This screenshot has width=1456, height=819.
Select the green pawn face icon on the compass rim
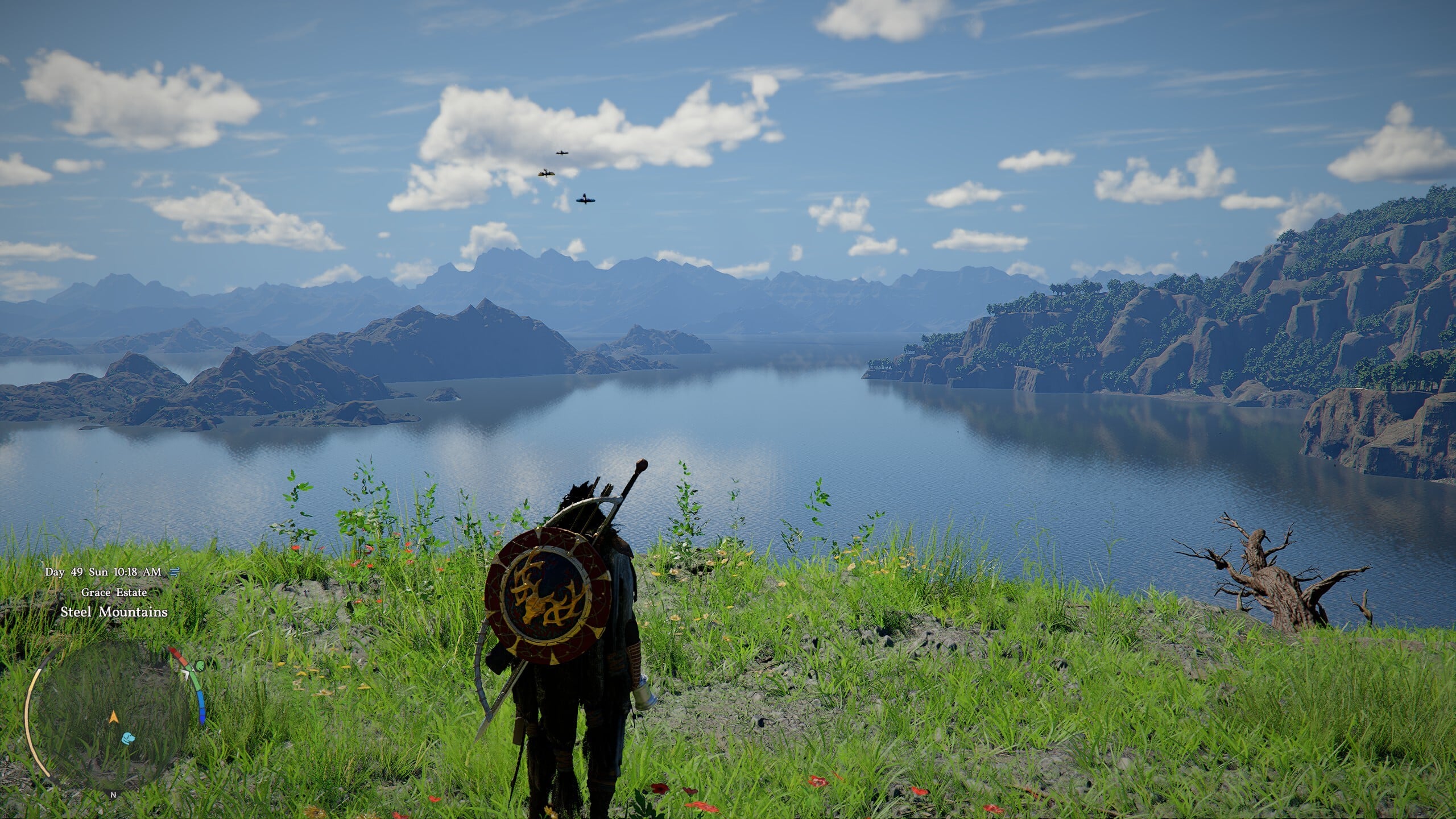[x=200, y=666]
